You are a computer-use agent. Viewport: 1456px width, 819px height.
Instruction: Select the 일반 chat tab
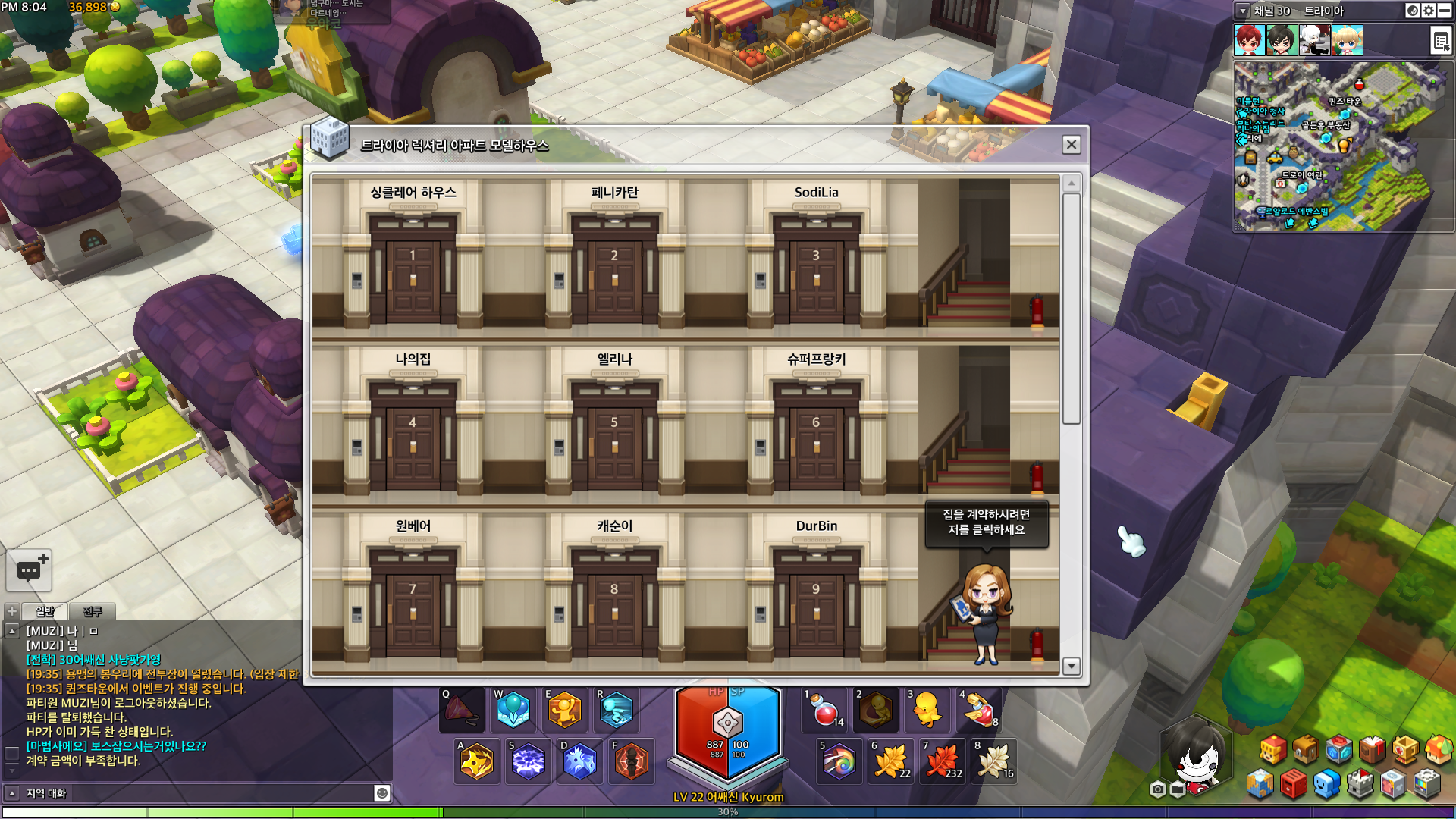[45, 611]
